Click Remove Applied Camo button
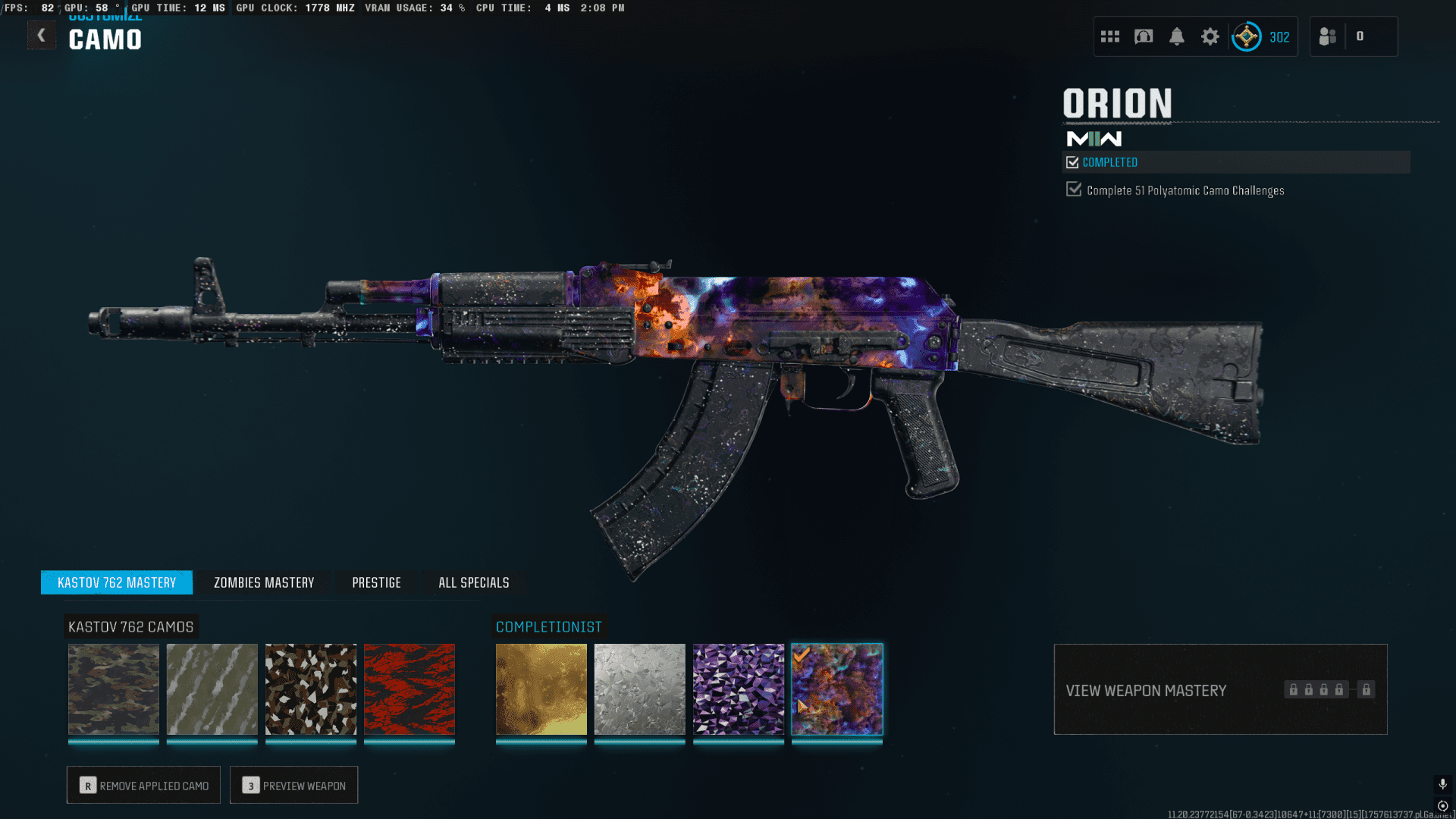 (x=143, y=786)
